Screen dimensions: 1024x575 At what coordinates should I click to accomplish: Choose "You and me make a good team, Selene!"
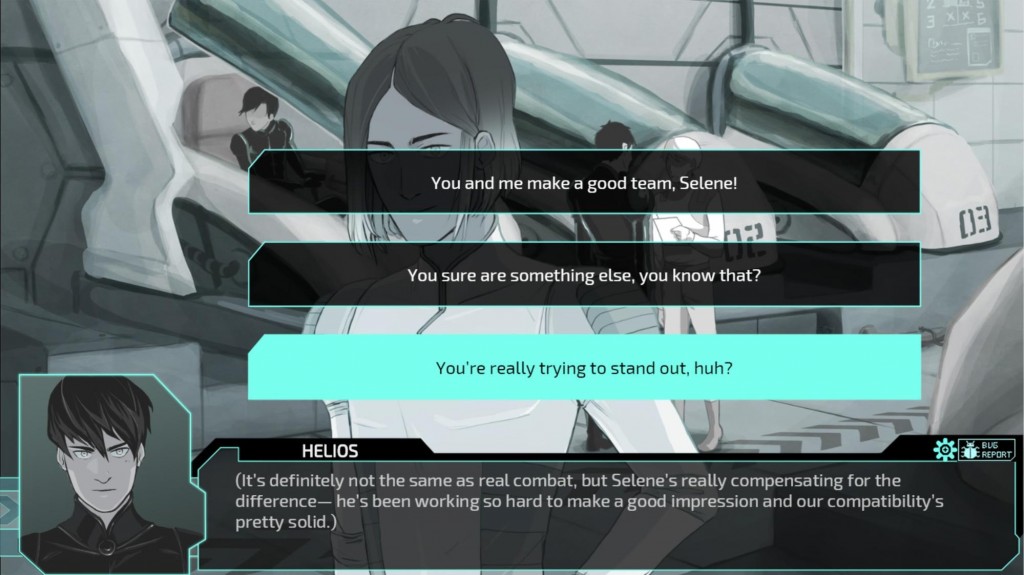click(584, 183)
